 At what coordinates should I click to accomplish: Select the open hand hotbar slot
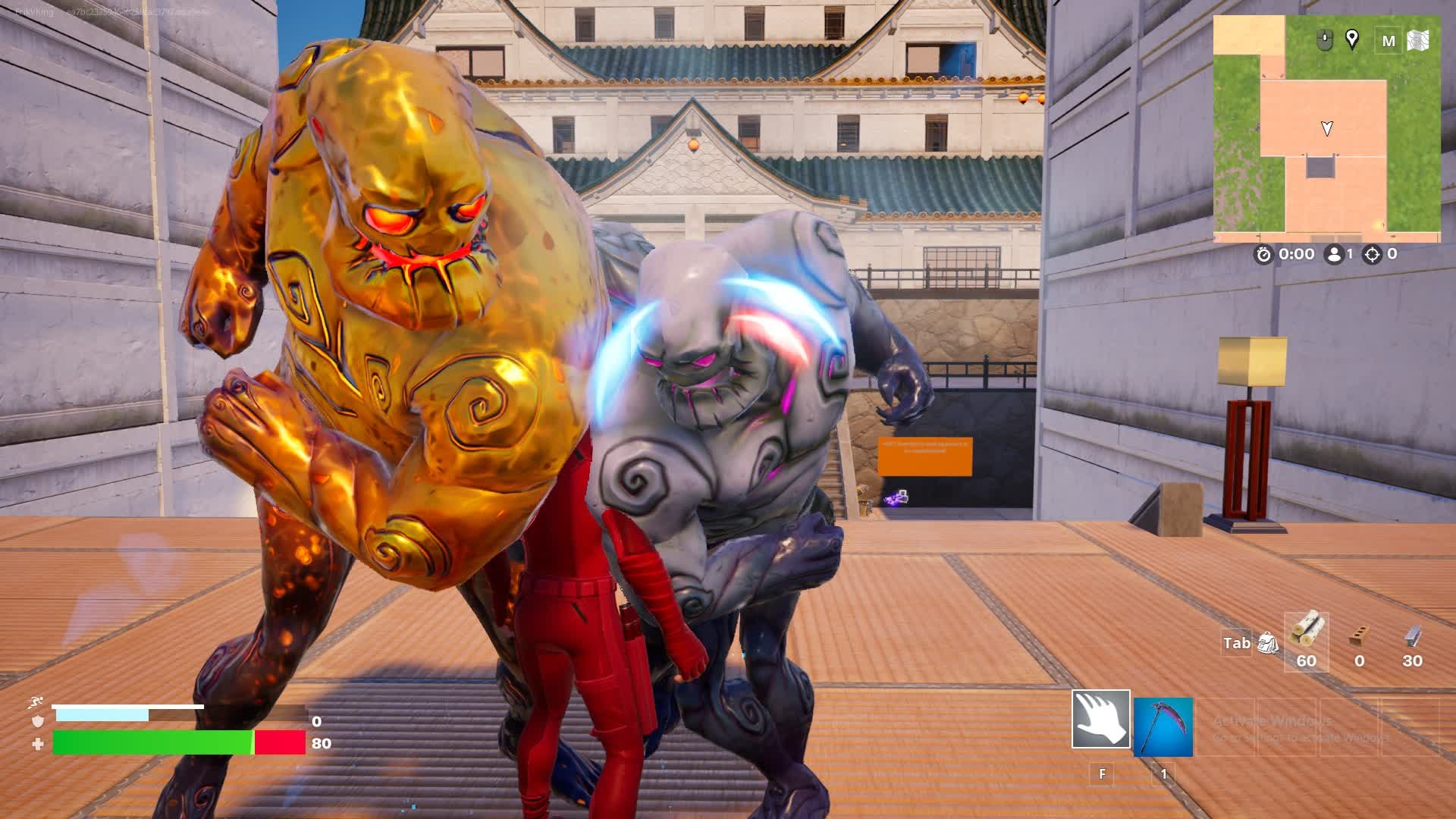click(x=1100, y=719)
